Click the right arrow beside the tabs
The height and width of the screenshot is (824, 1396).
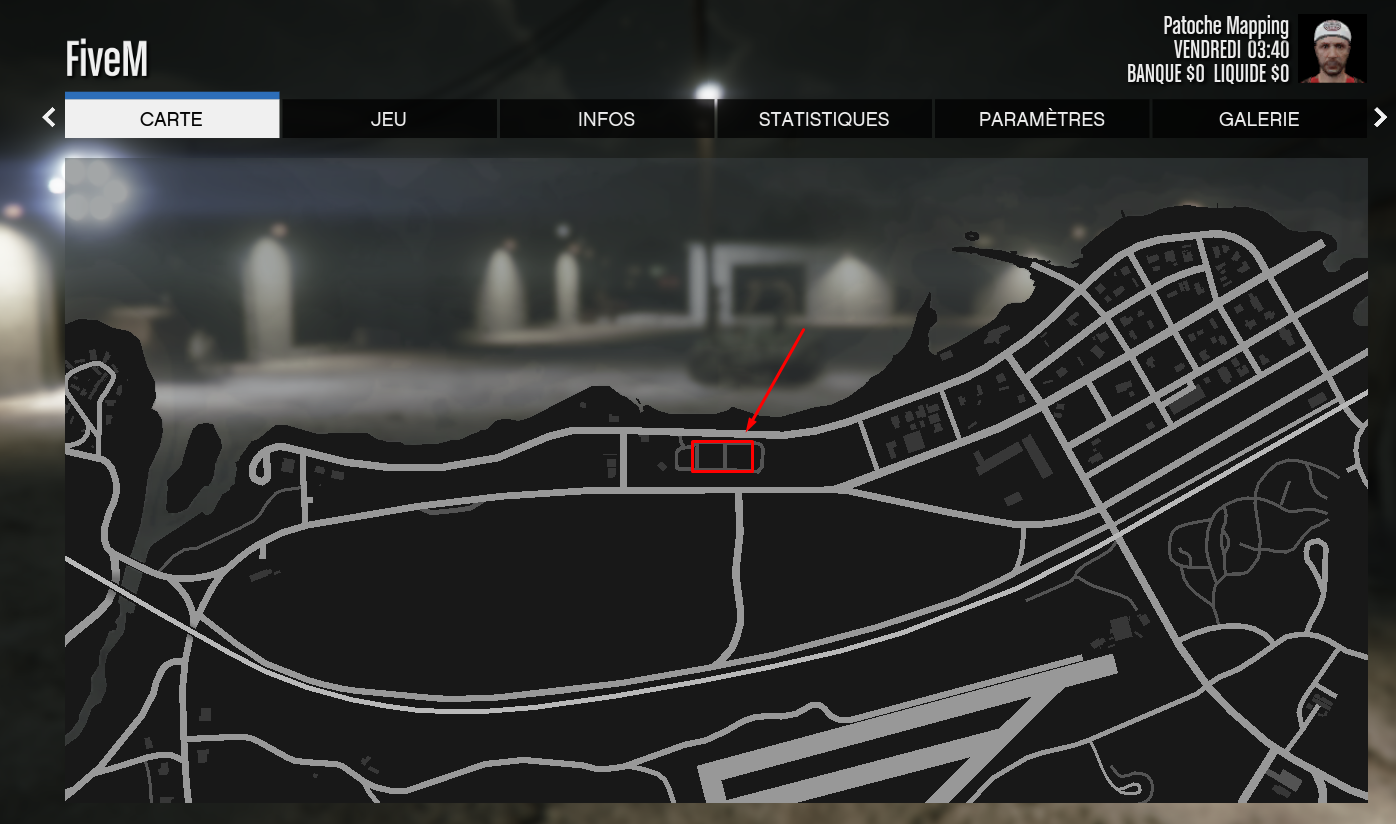pyautogui.click(x=1381, y=117)
